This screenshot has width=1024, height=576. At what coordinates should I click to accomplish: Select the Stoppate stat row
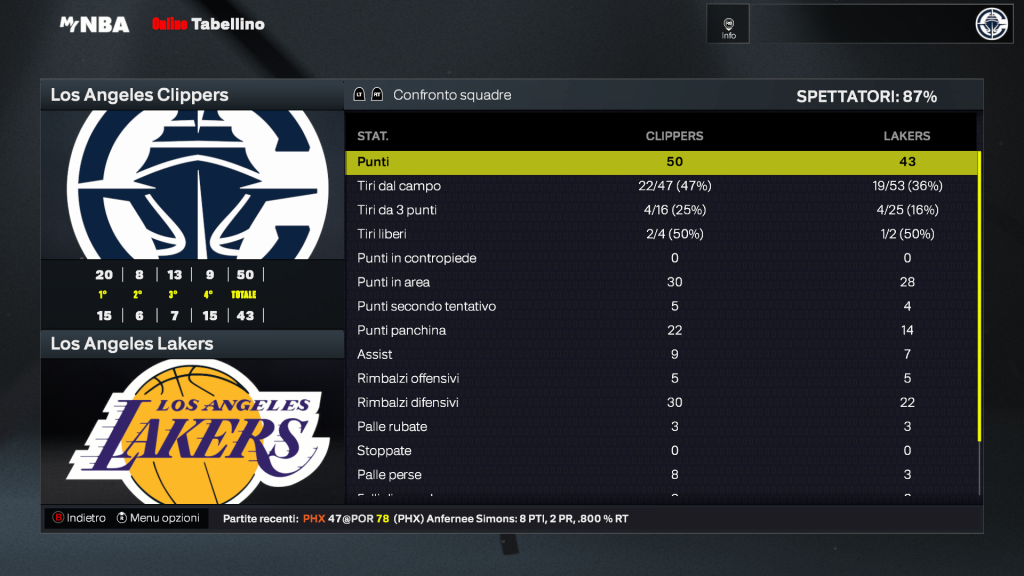pos(660,450)
